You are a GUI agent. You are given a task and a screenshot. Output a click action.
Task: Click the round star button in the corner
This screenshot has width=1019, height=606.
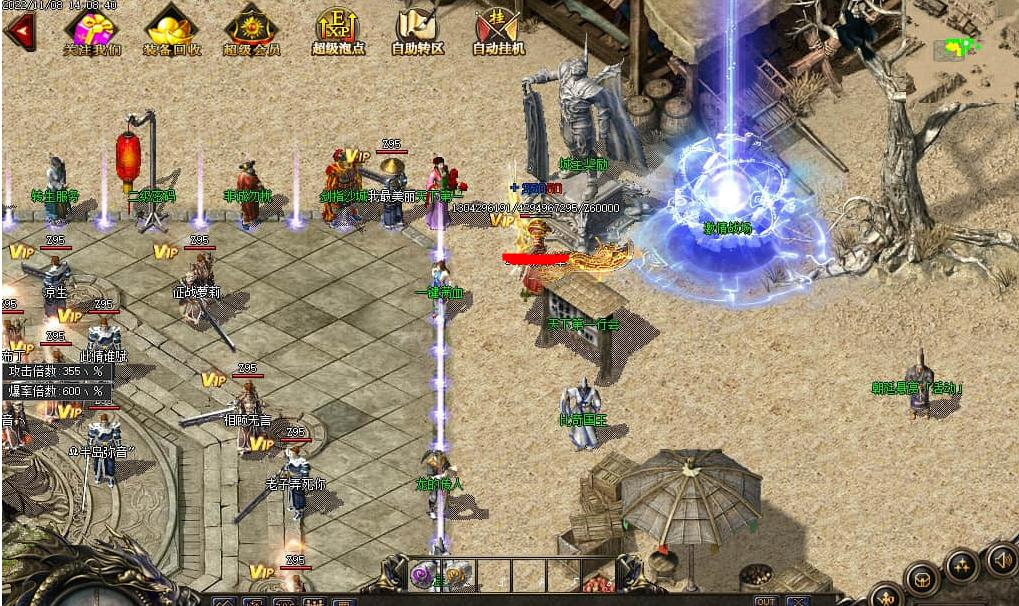coord(962,565)
